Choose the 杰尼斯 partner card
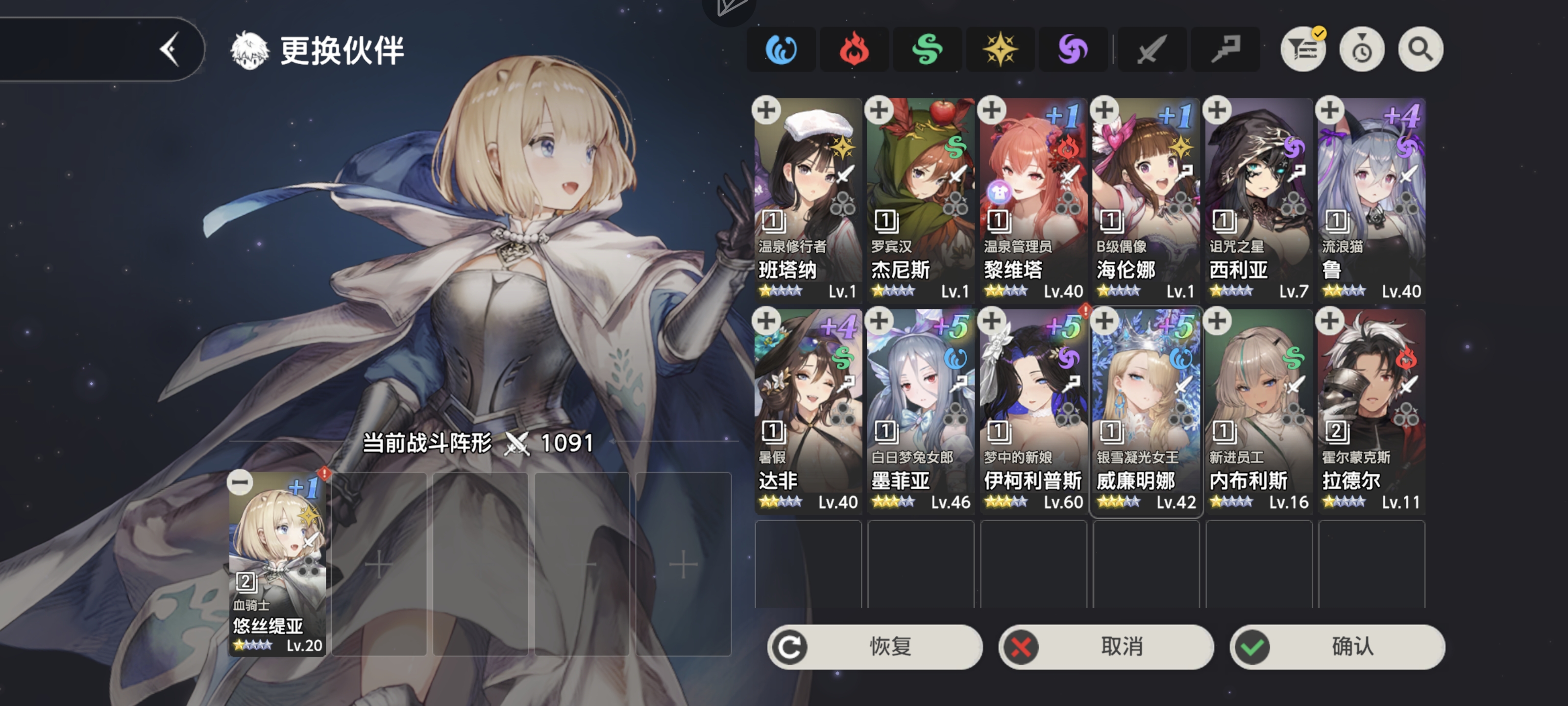 920,200
